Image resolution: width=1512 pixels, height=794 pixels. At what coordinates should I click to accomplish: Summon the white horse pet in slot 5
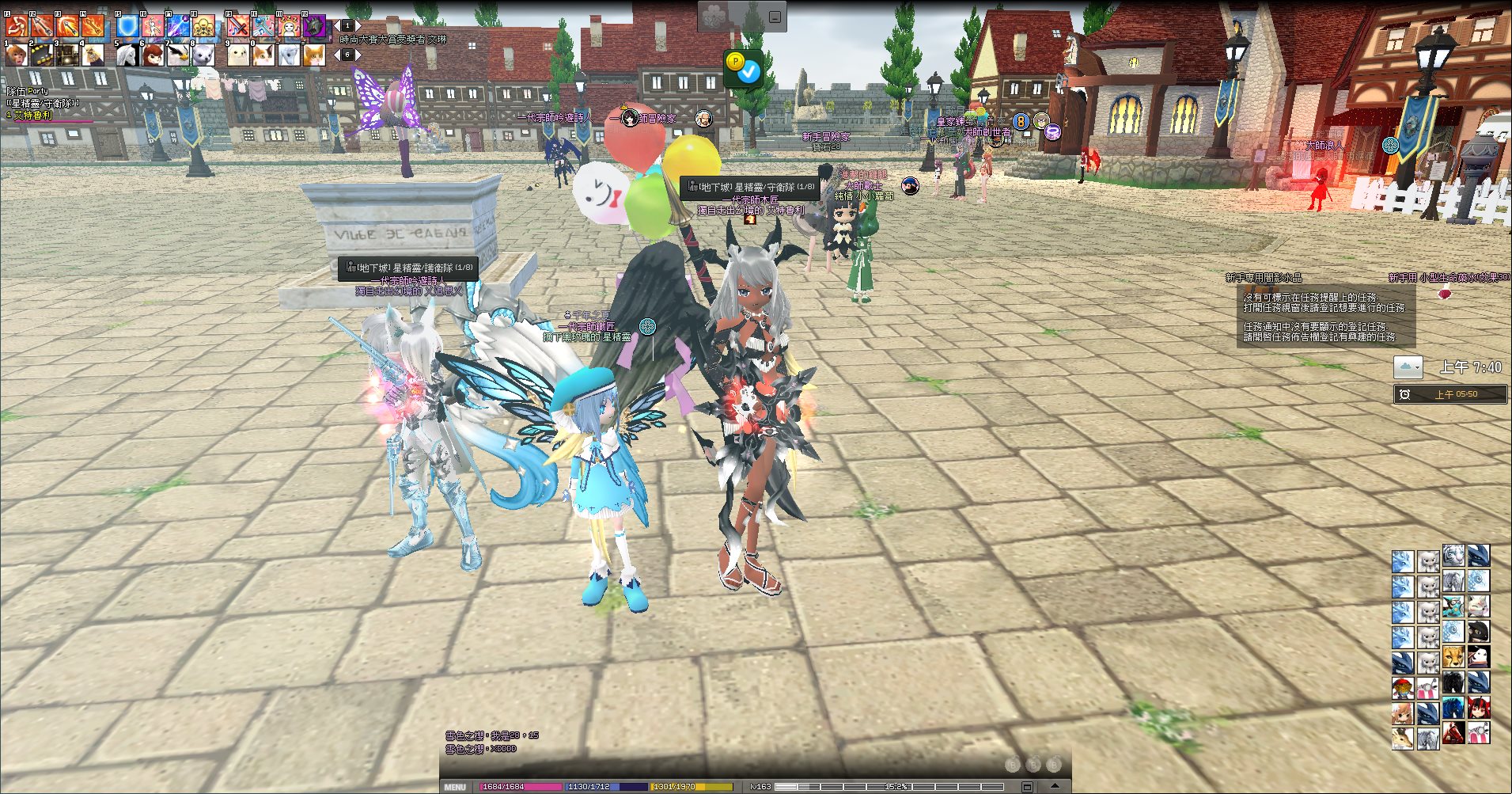(127, 55)
